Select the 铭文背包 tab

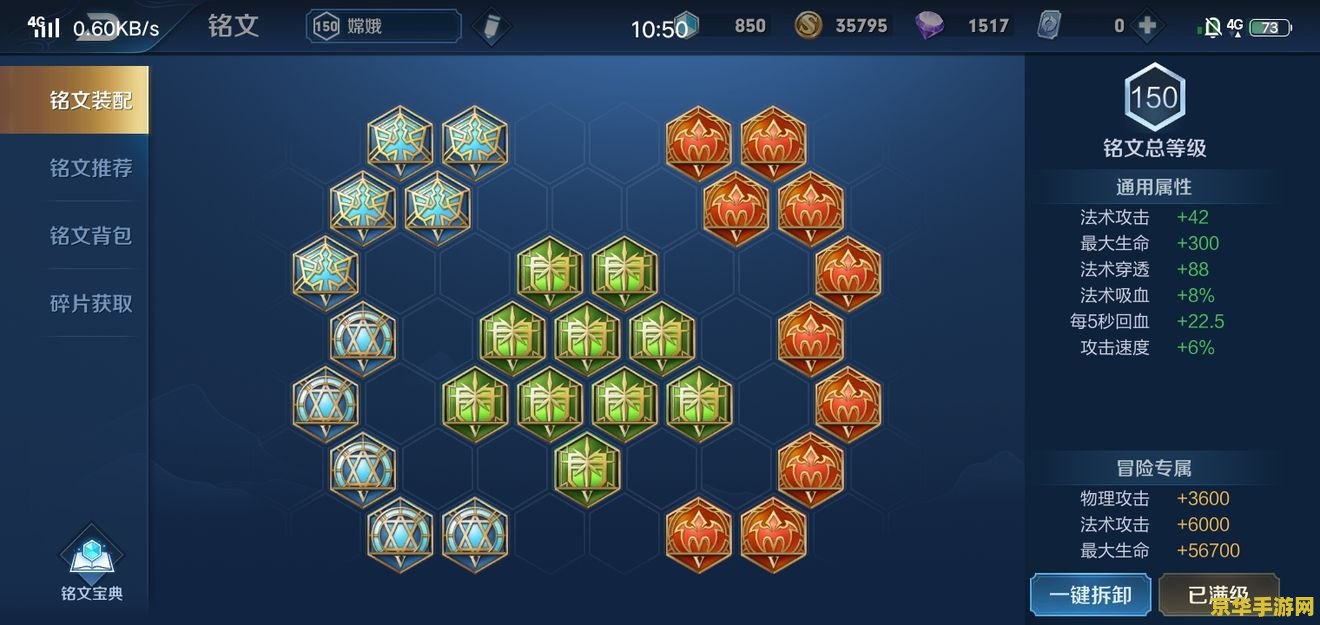tap(90, 236)
